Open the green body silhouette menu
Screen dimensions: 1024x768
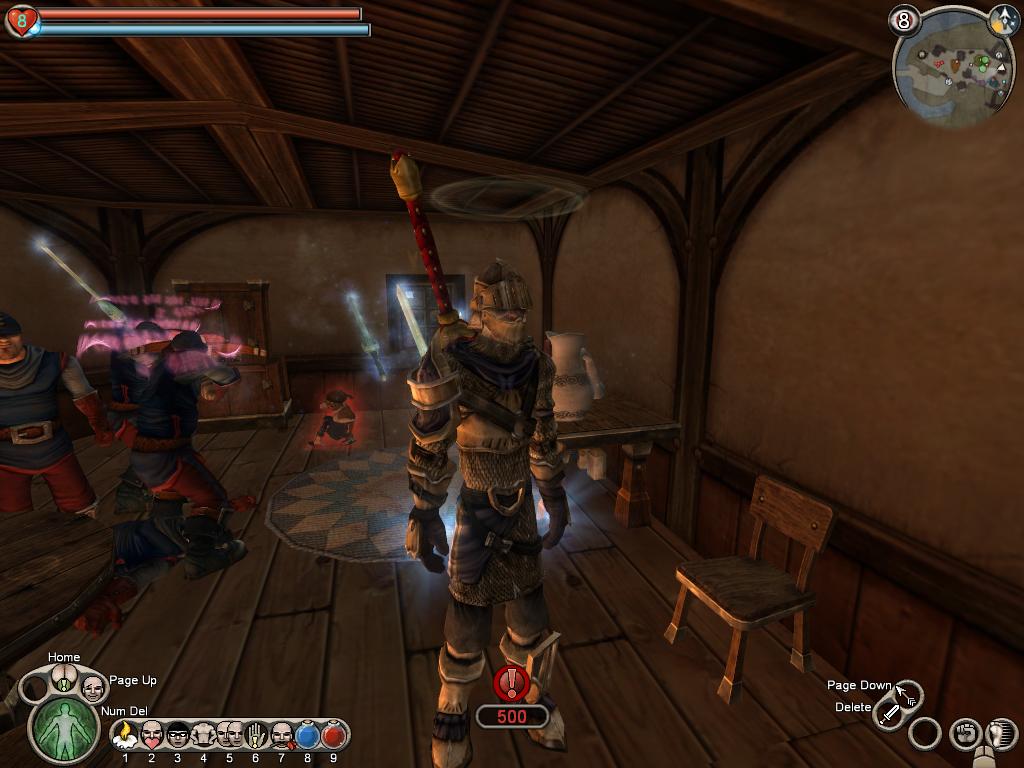(x=64, y=727)
